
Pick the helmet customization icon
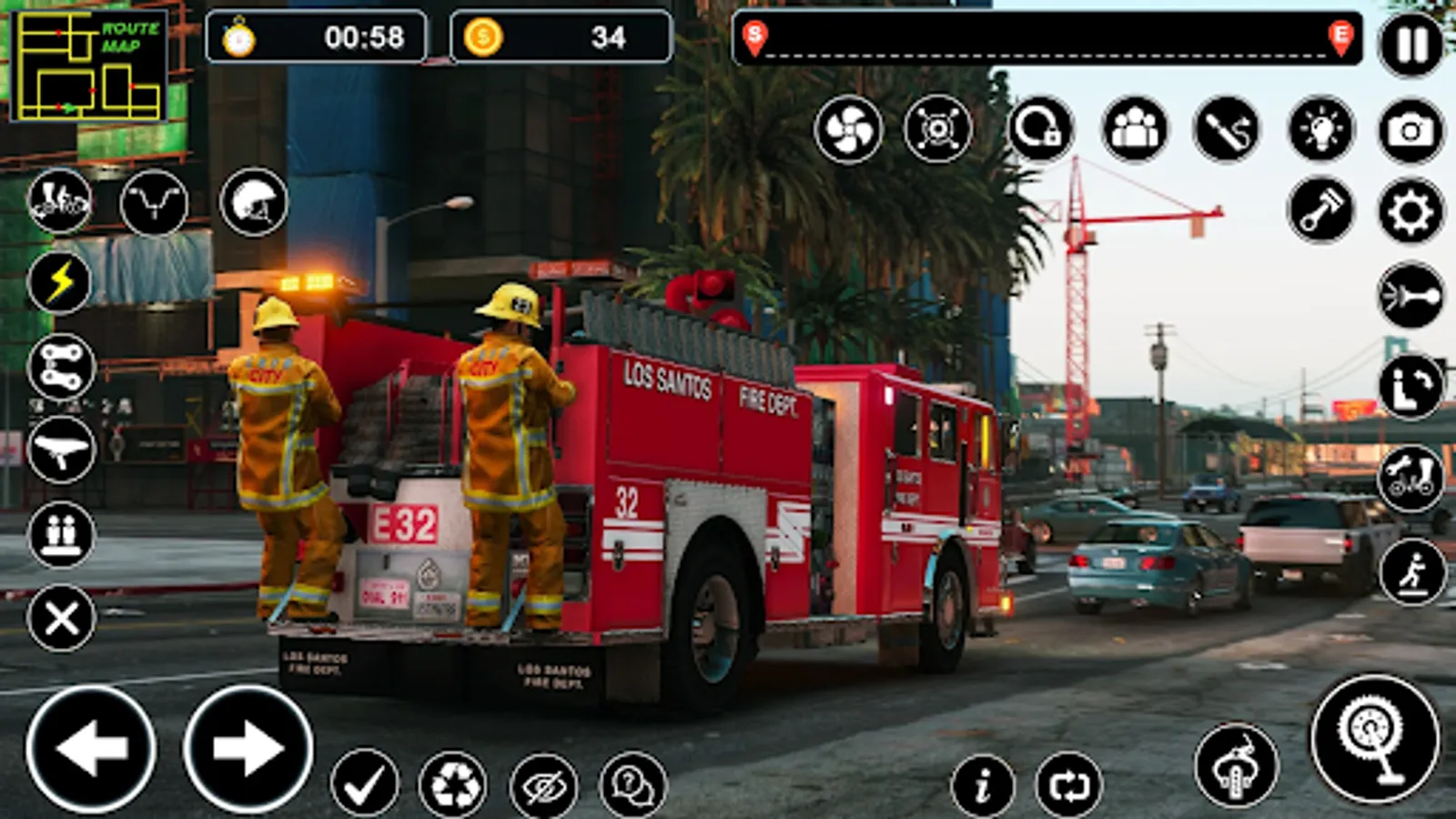point(253,202)
